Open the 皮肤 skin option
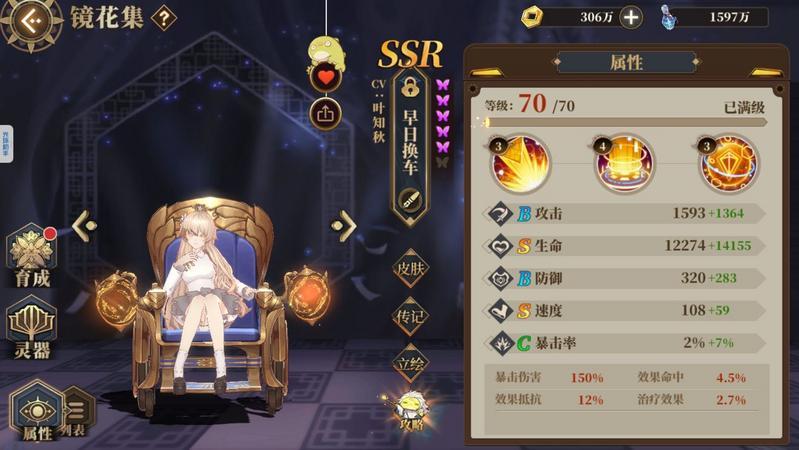799x450 pixels. 410,269
